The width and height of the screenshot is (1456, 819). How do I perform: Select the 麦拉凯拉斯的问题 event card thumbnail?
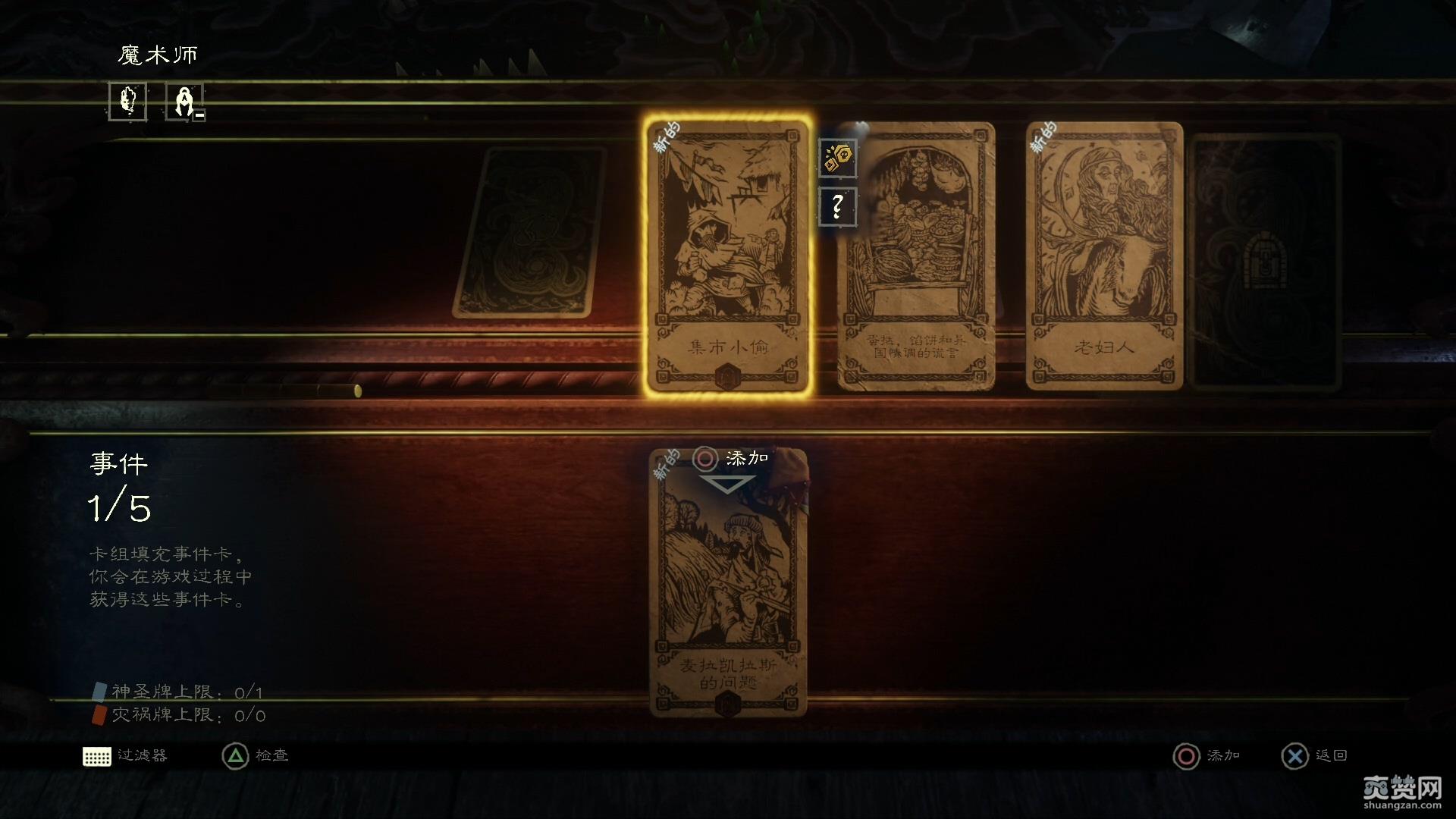pyautogui.click(x=730, y=599)
